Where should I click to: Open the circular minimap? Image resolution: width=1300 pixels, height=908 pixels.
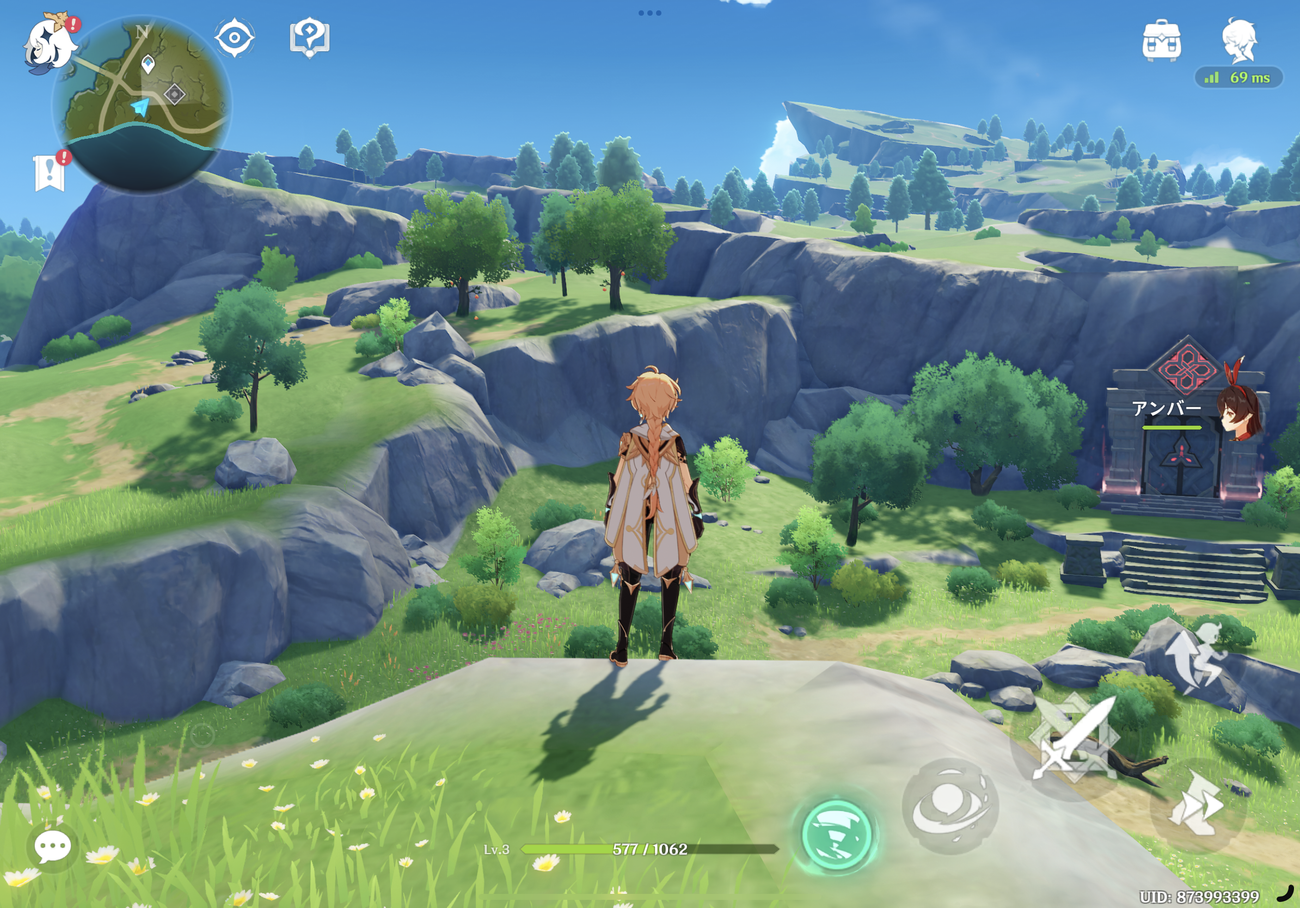pos(140,102)
